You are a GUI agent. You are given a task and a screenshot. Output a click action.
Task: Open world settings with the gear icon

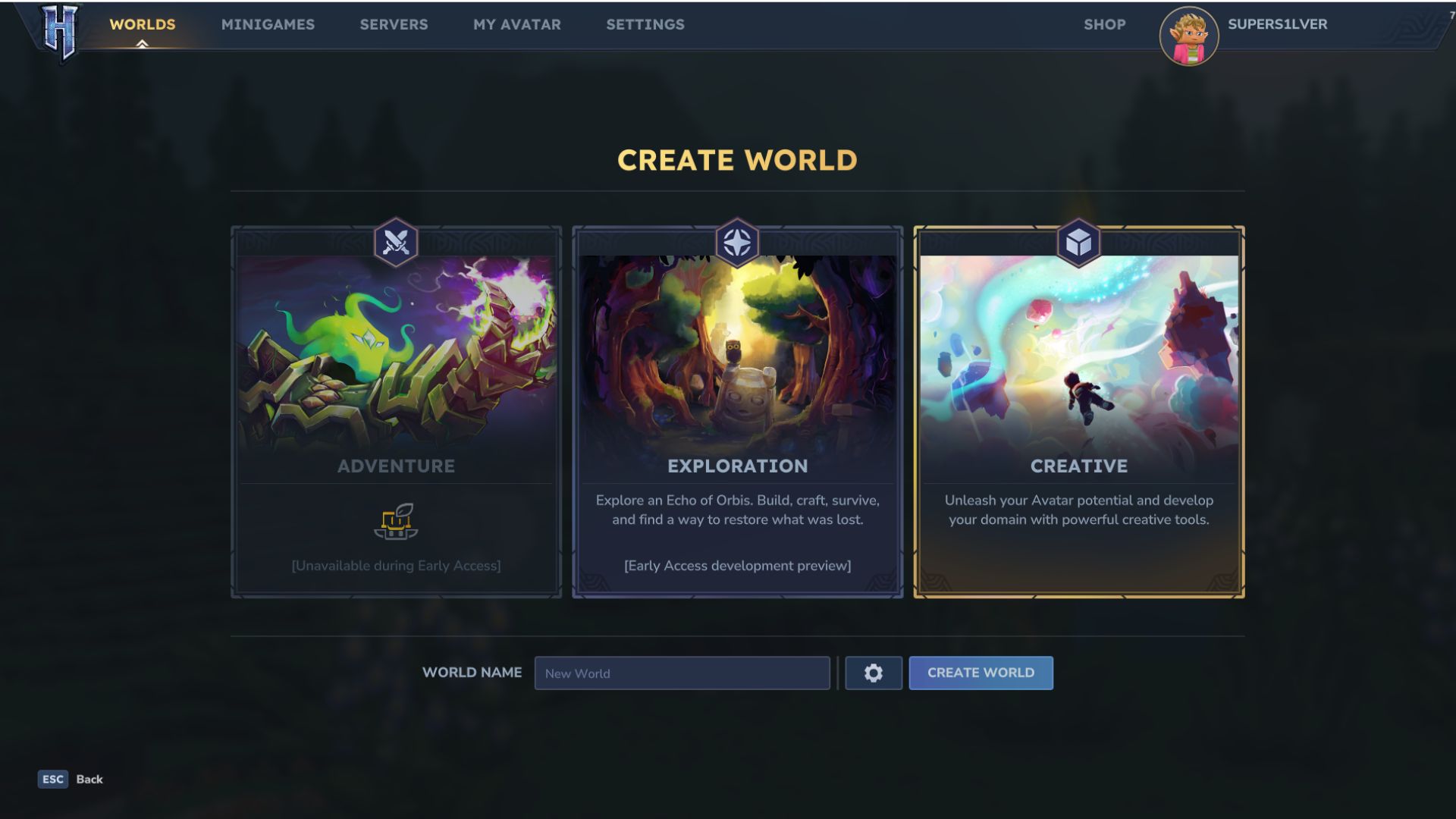(873, 673)
